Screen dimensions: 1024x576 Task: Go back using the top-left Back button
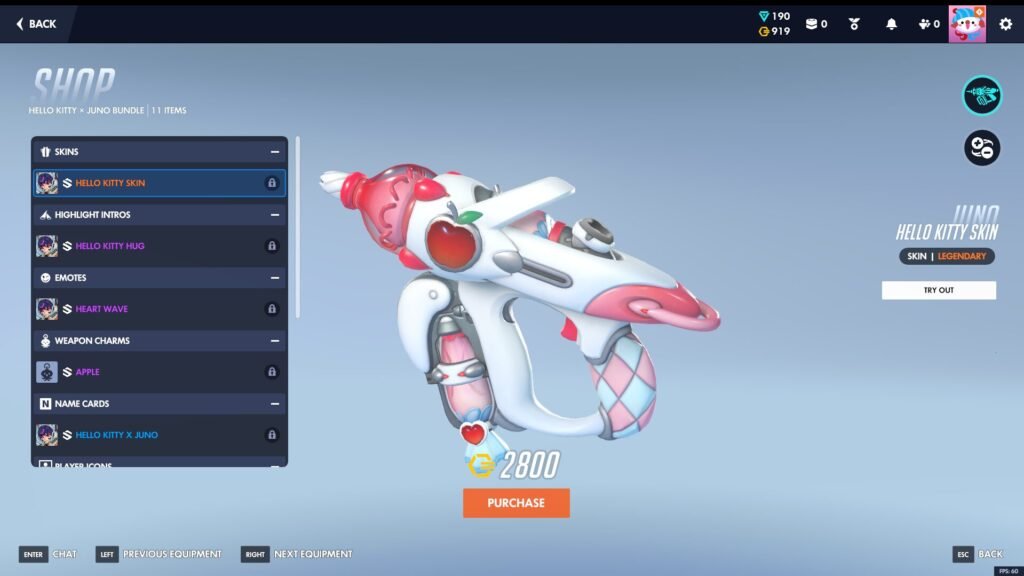(x=36, y=24)
